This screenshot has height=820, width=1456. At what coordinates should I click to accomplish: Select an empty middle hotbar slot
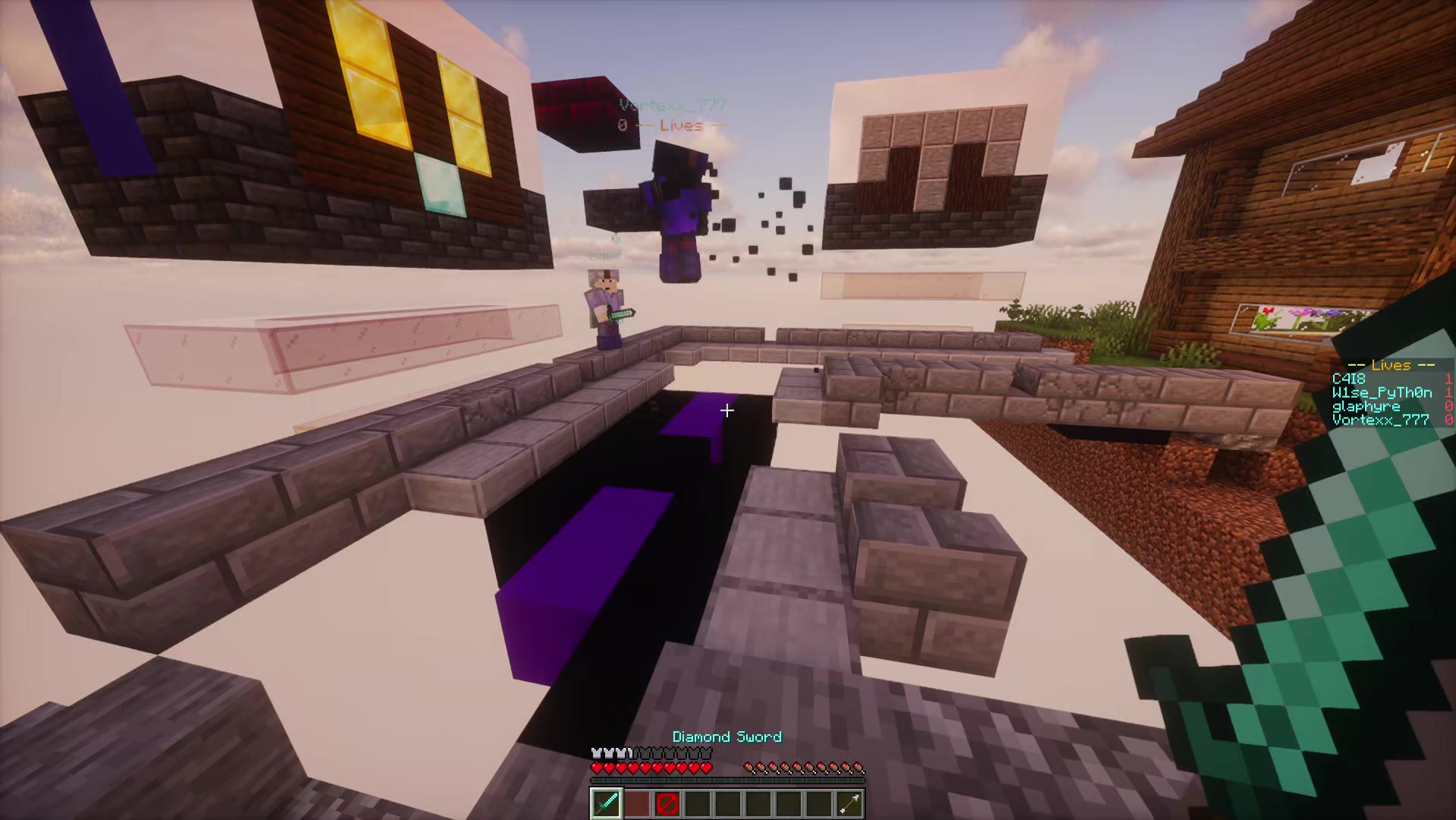pyautogui.click(x=727, y=804)
